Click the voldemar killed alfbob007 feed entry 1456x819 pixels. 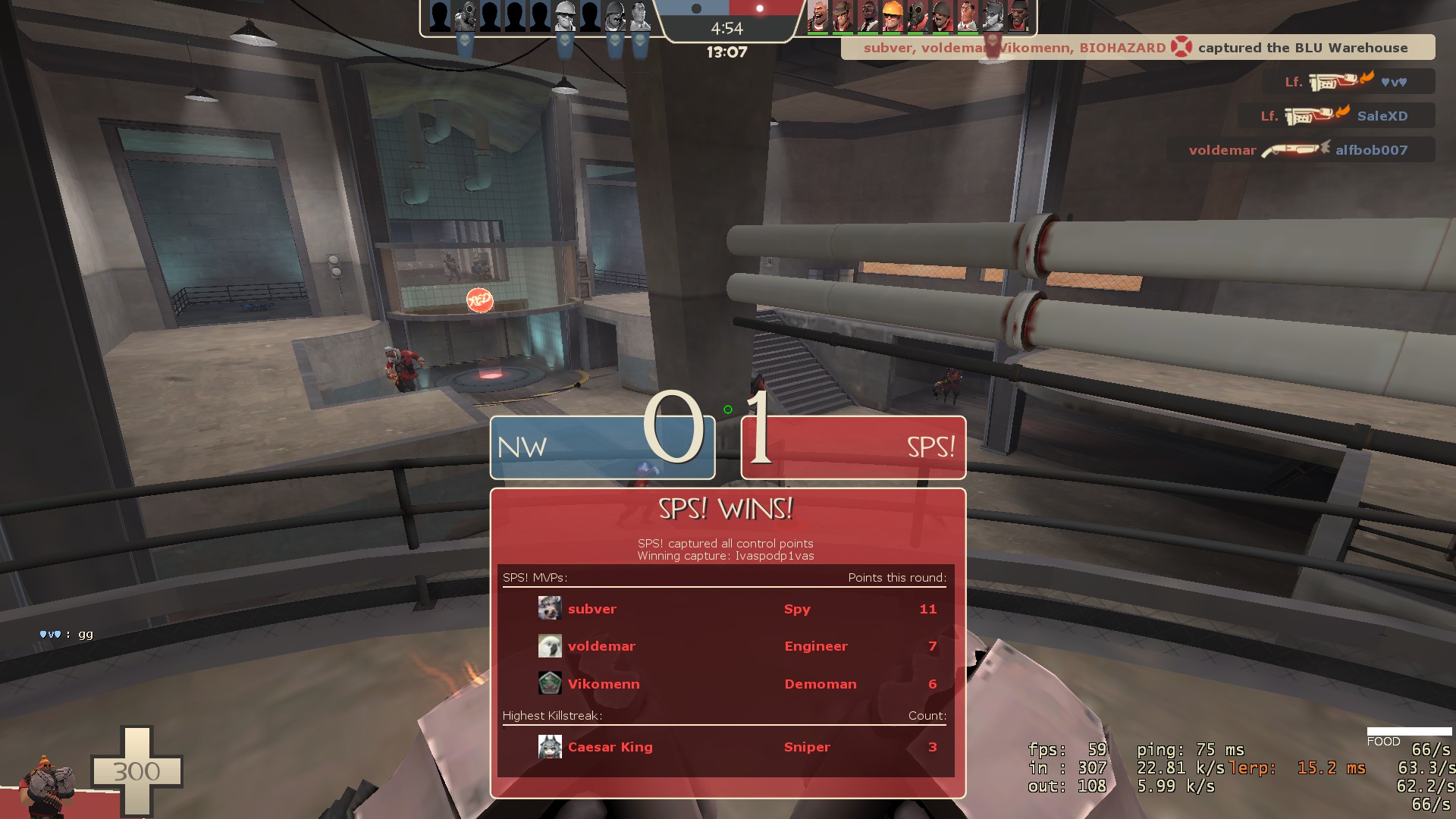pyautogui.click(x=1300, y=150)
